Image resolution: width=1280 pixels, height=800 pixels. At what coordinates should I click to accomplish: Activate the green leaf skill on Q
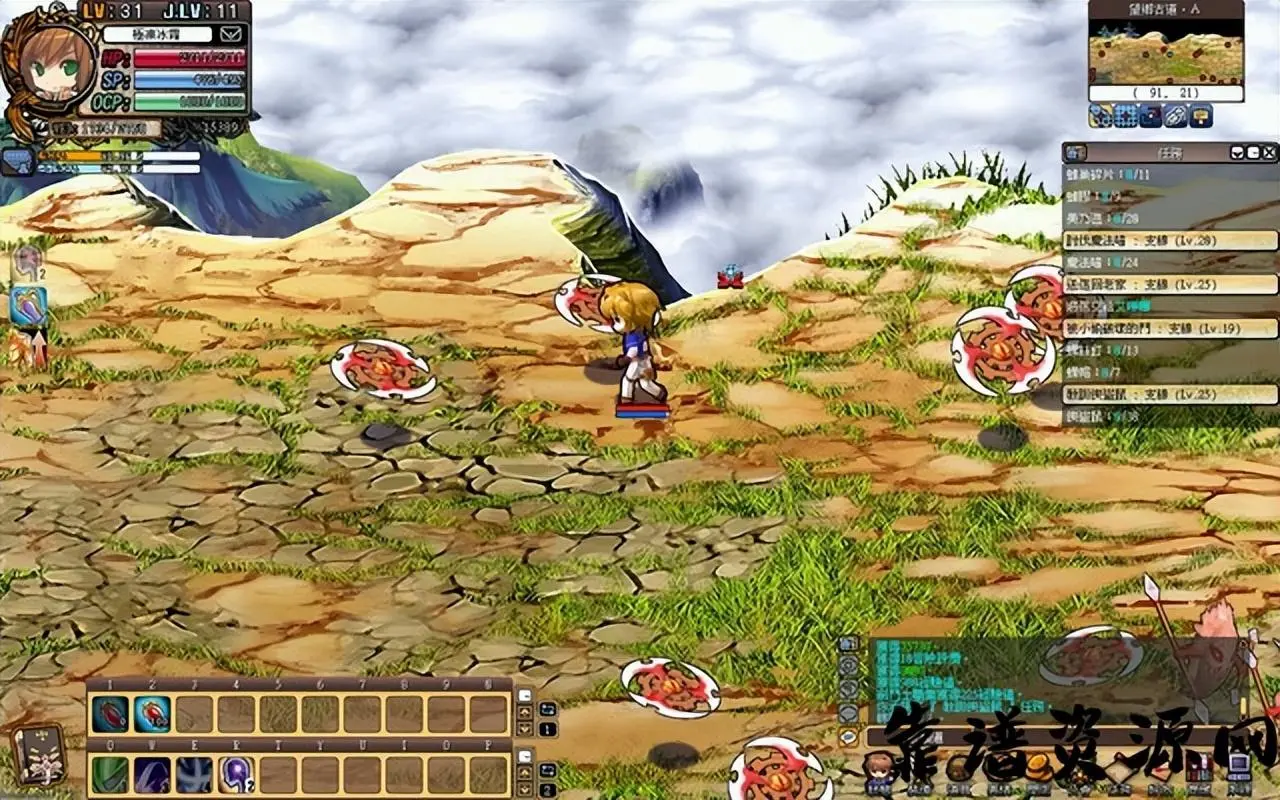(110, 775)
